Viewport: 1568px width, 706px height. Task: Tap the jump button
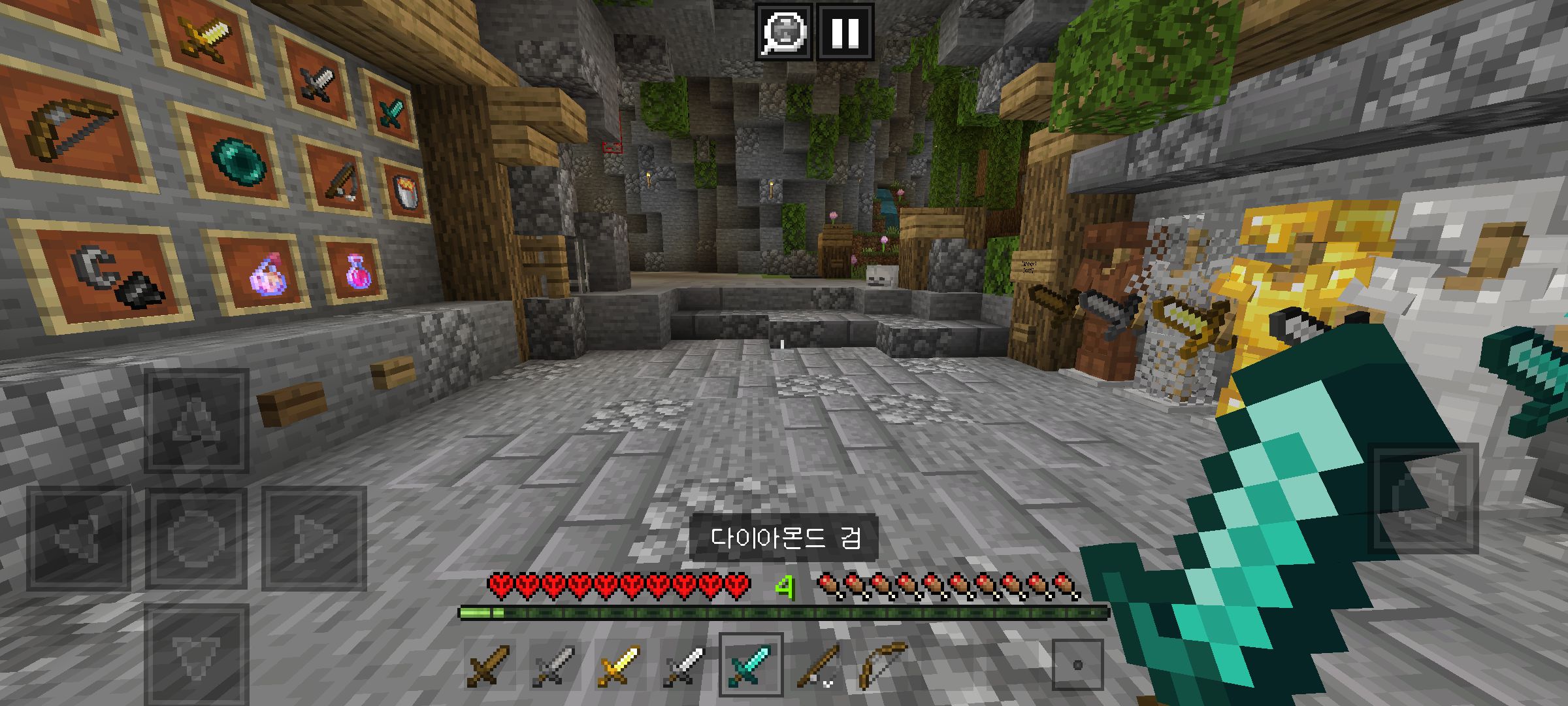[x=1422, y=498]
